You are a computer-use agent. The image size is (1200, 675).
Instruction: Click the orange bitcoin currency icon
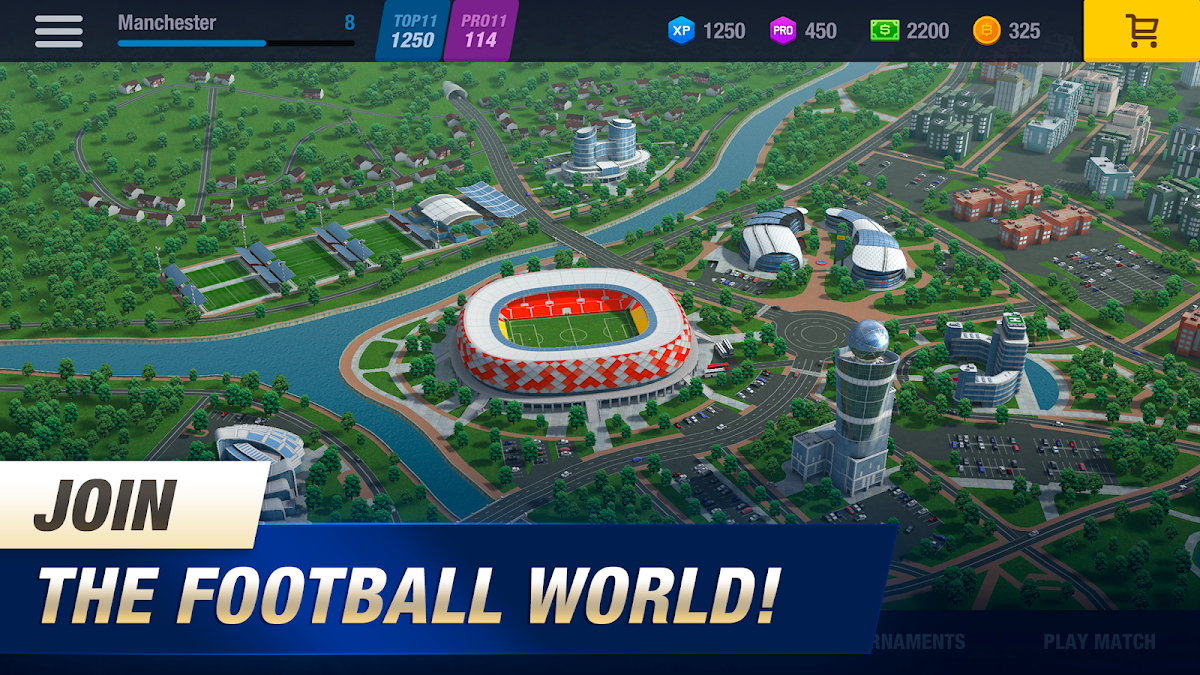click(x=986, y=31)
